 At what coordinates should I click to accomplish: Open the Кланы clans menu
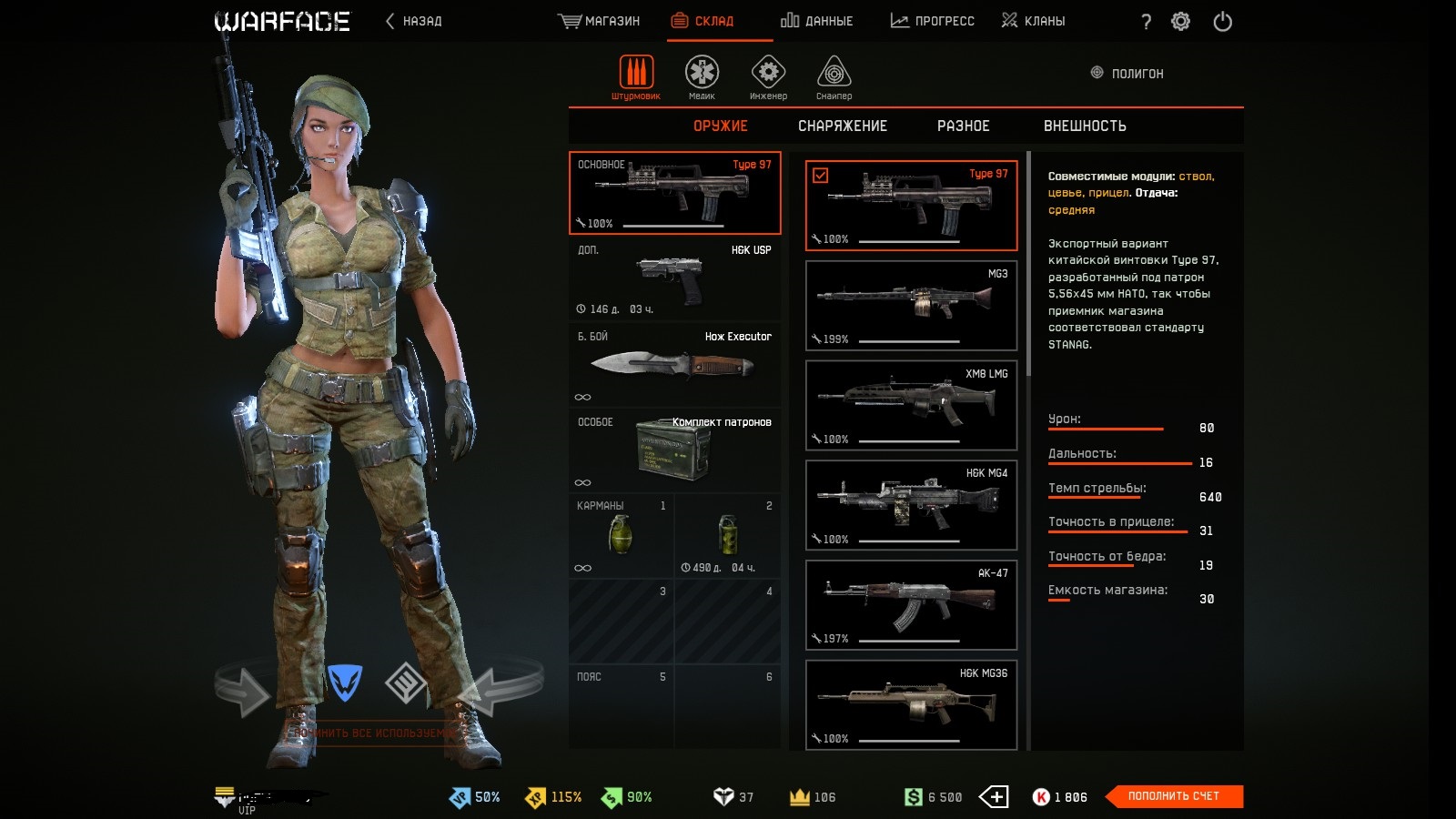point(1033,21)
